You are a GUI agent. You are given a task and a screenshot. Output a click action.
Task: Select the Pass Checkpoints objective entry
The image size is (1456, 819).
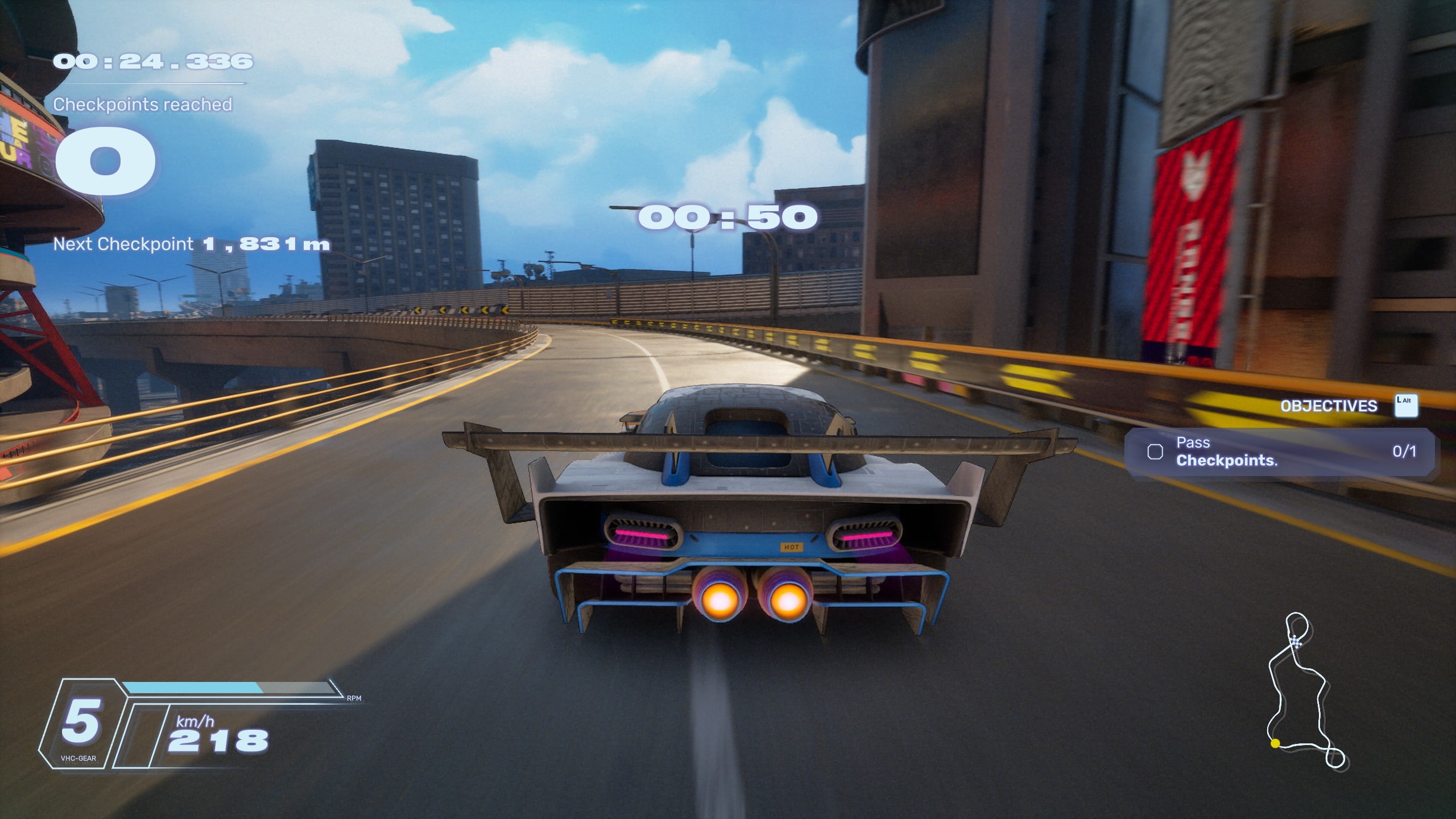point(1280,452)
